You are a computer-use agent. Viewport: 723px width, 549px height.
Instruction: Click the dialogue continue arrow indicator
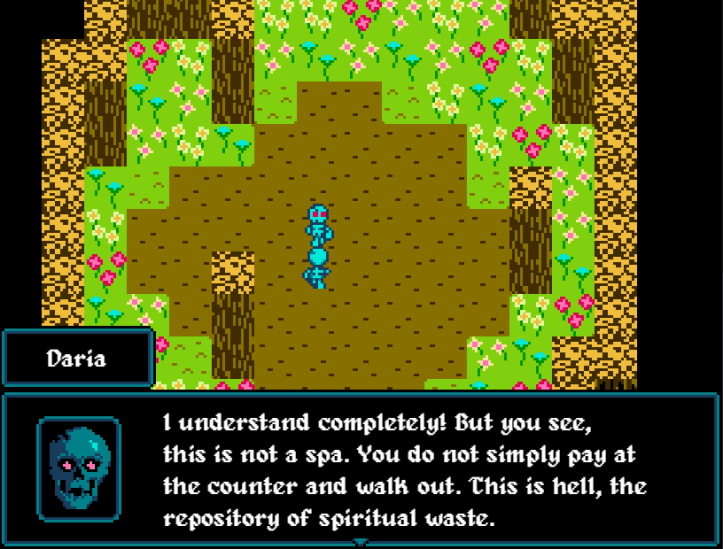[361, 542]
